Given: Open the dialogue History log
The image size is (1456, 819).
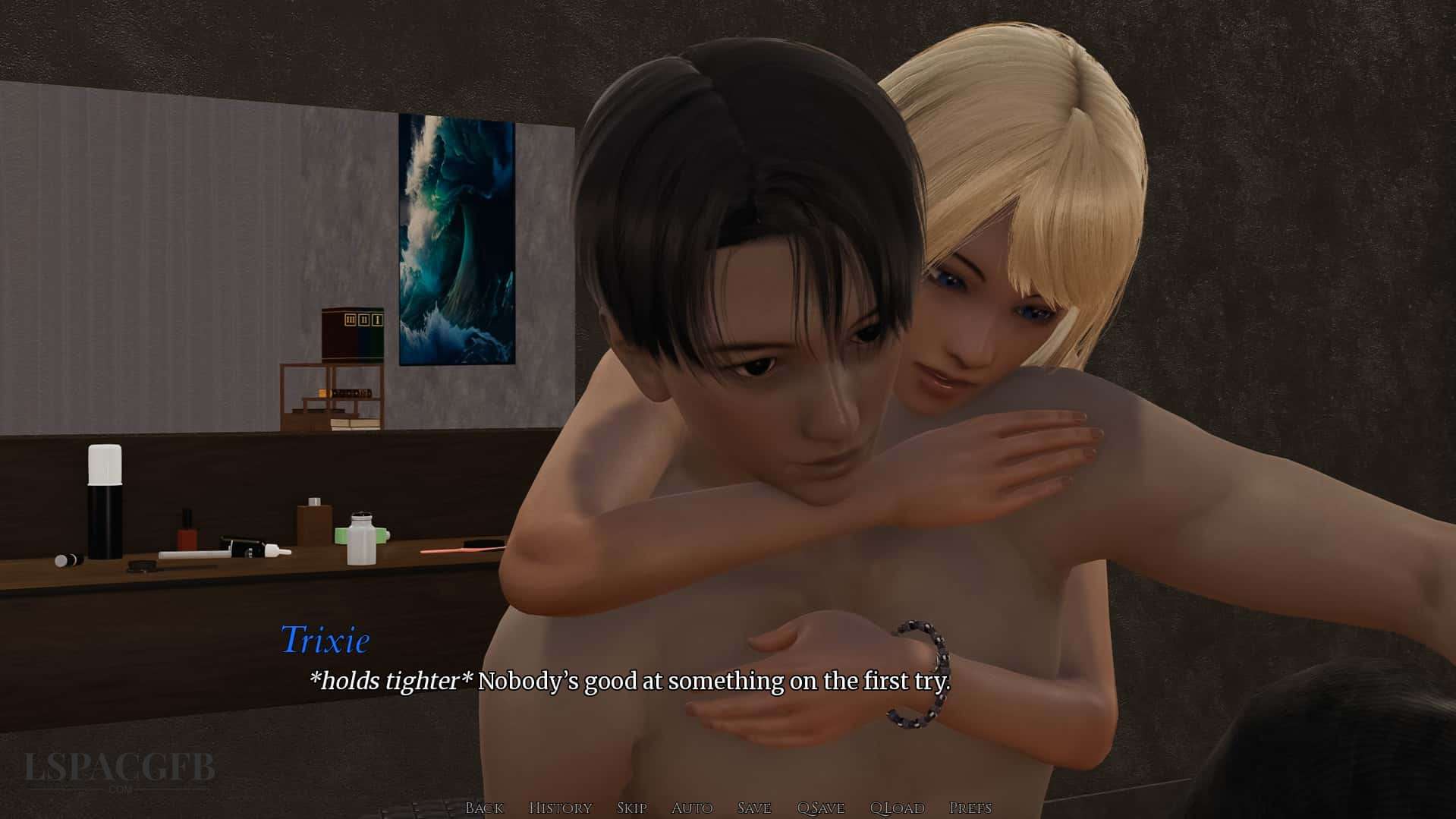Looking at the screenshot, I should pyautogui.click(x=560, y=808).
